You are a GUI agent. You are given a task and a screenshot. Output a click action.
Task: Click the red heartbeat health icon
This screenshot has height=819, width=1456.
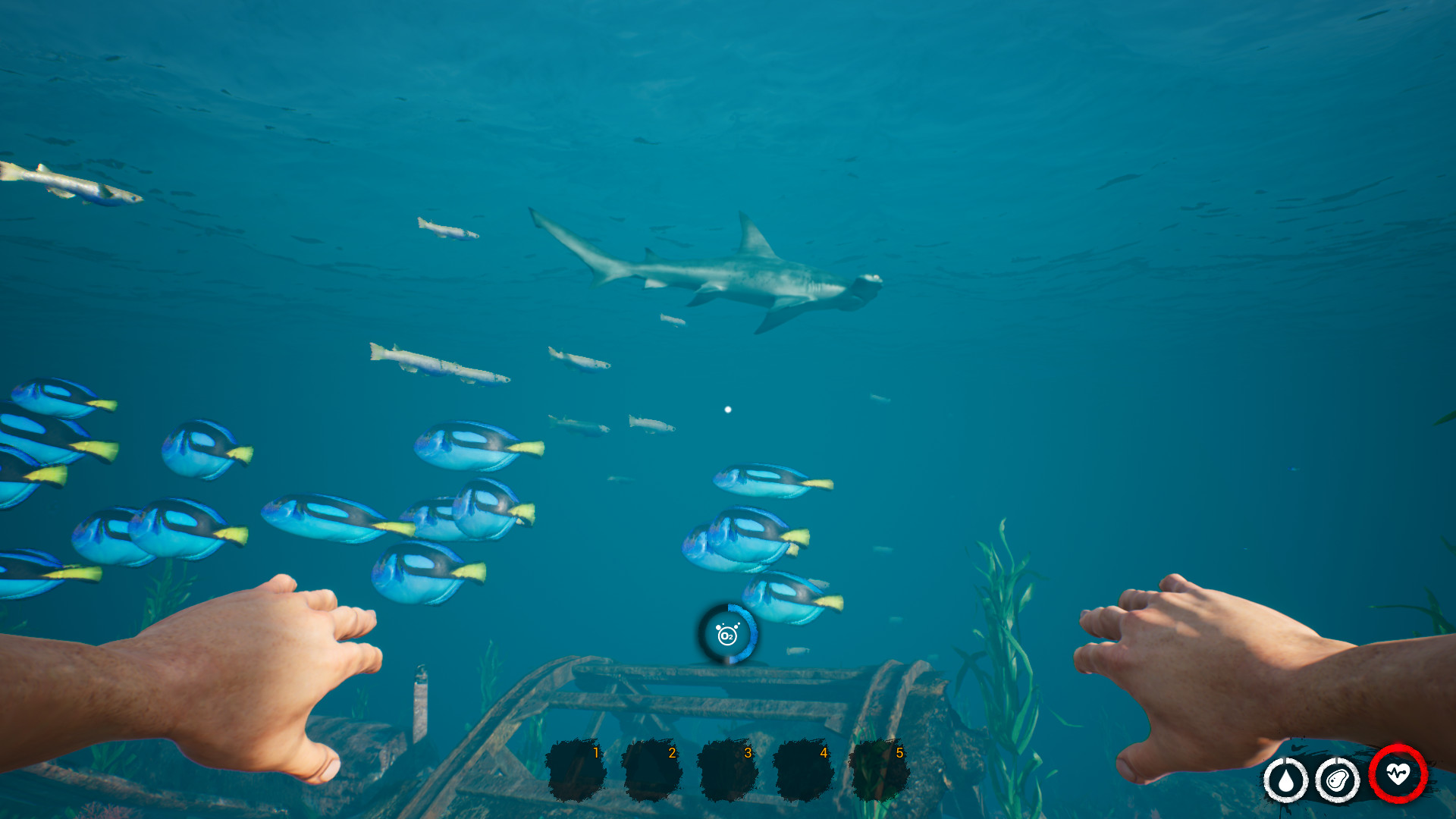[x=1398, y=776]
